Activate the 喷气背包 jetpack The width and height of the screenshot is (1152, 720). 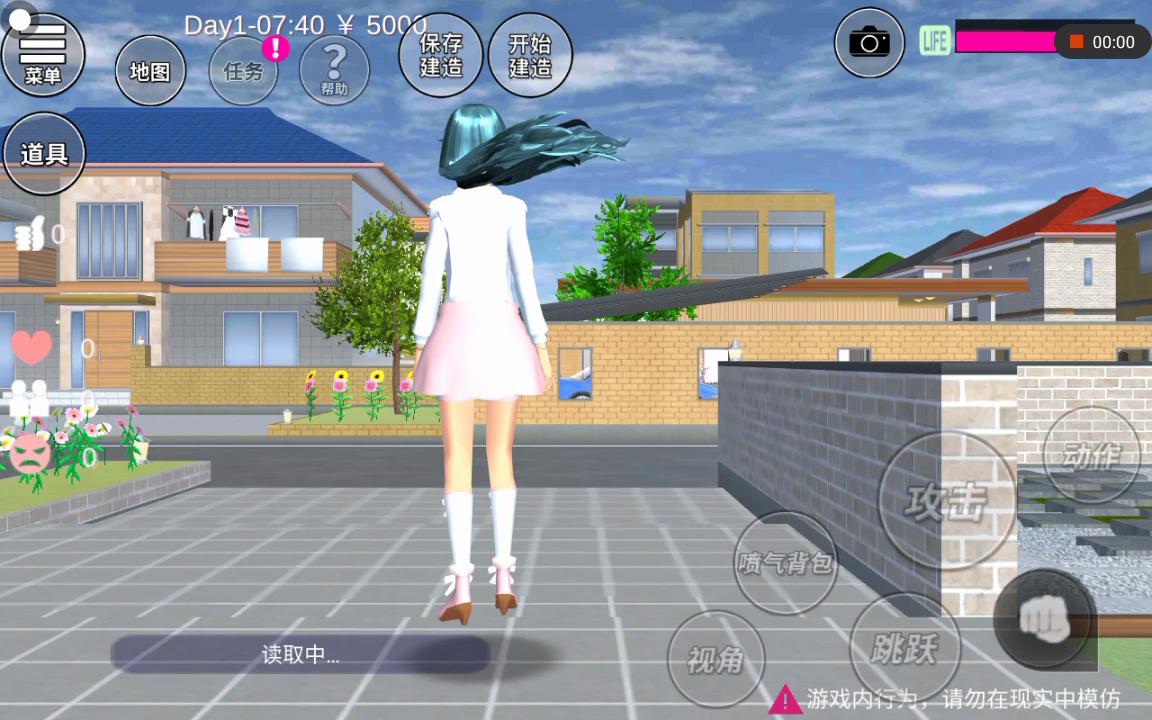(785, 563)
